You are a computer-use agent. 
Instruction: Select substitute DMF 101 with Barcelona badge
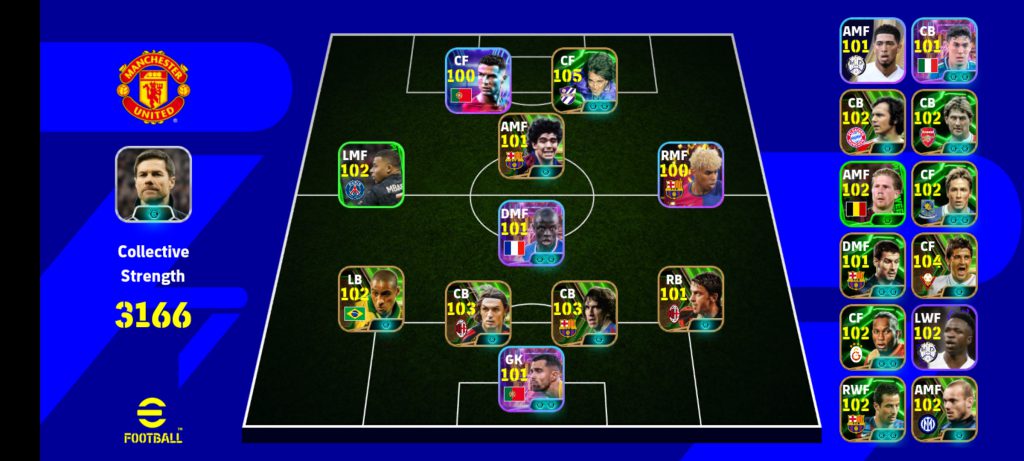pyautogui.click(x=872, y=266)
